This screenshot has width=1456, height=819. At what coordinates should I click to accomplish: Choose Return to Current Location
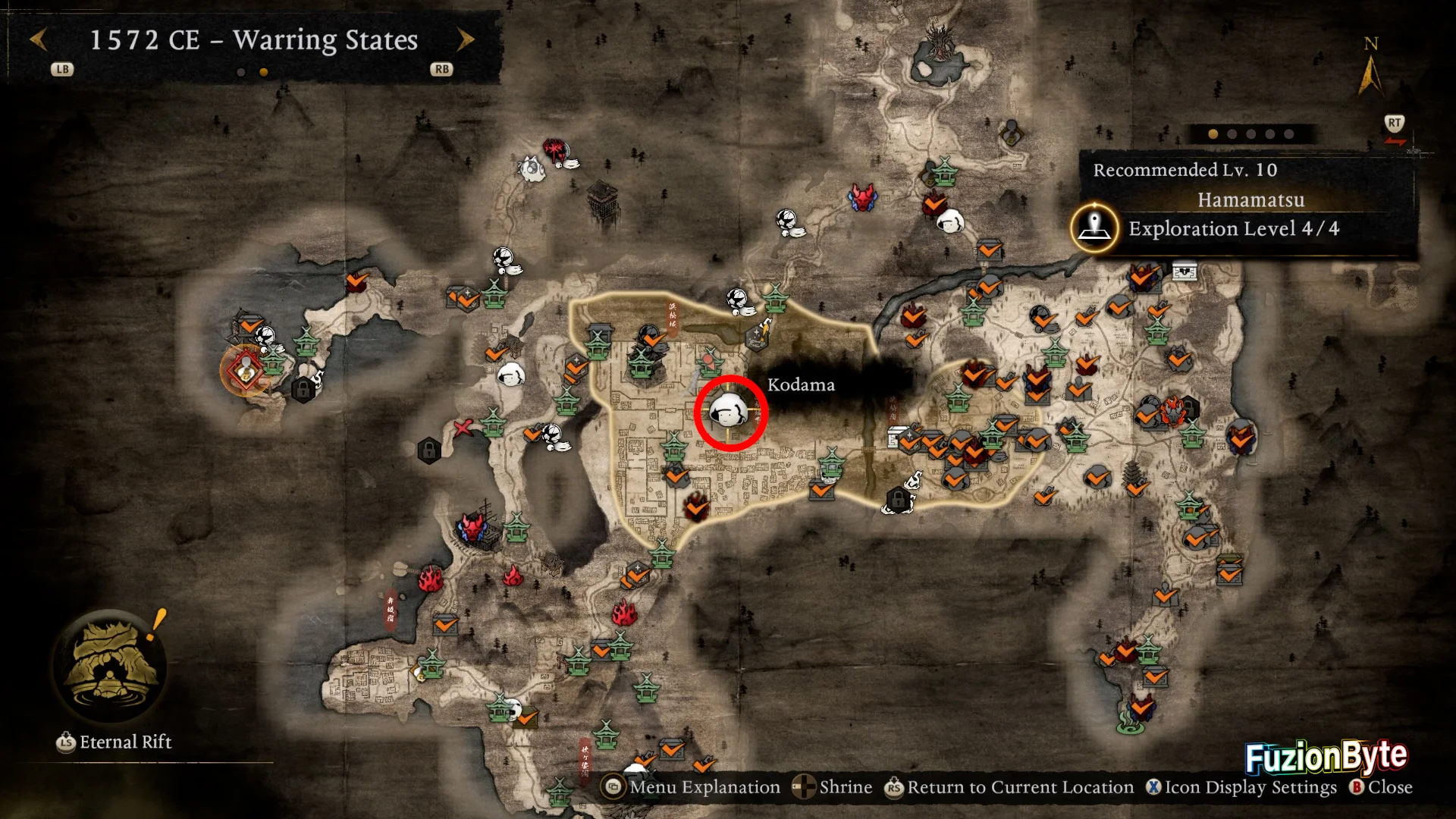click(1009, 787)
